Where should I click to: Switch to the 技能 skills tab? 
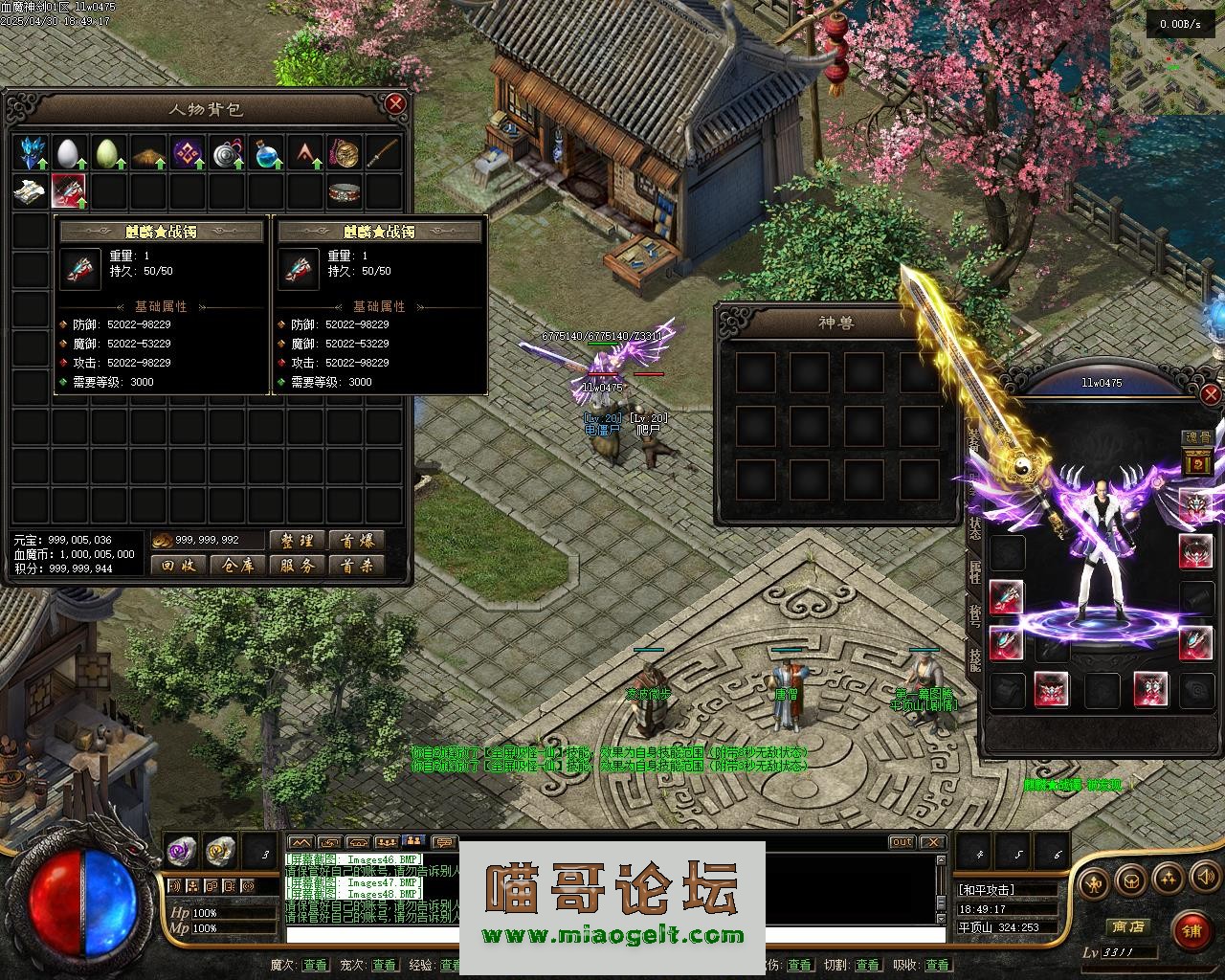coord(974,657)
